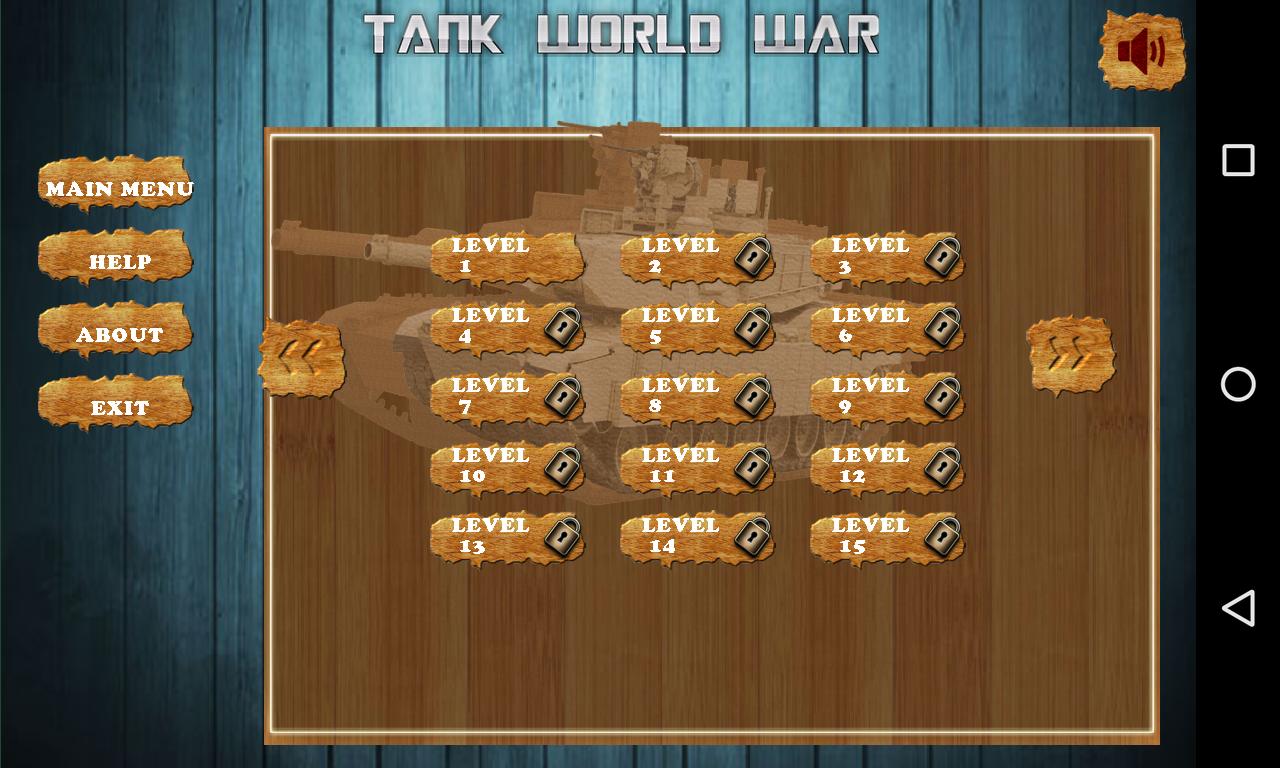Toggle the speaker icon to disable audio
The image size is (1280, 768).
point(1141,50)
